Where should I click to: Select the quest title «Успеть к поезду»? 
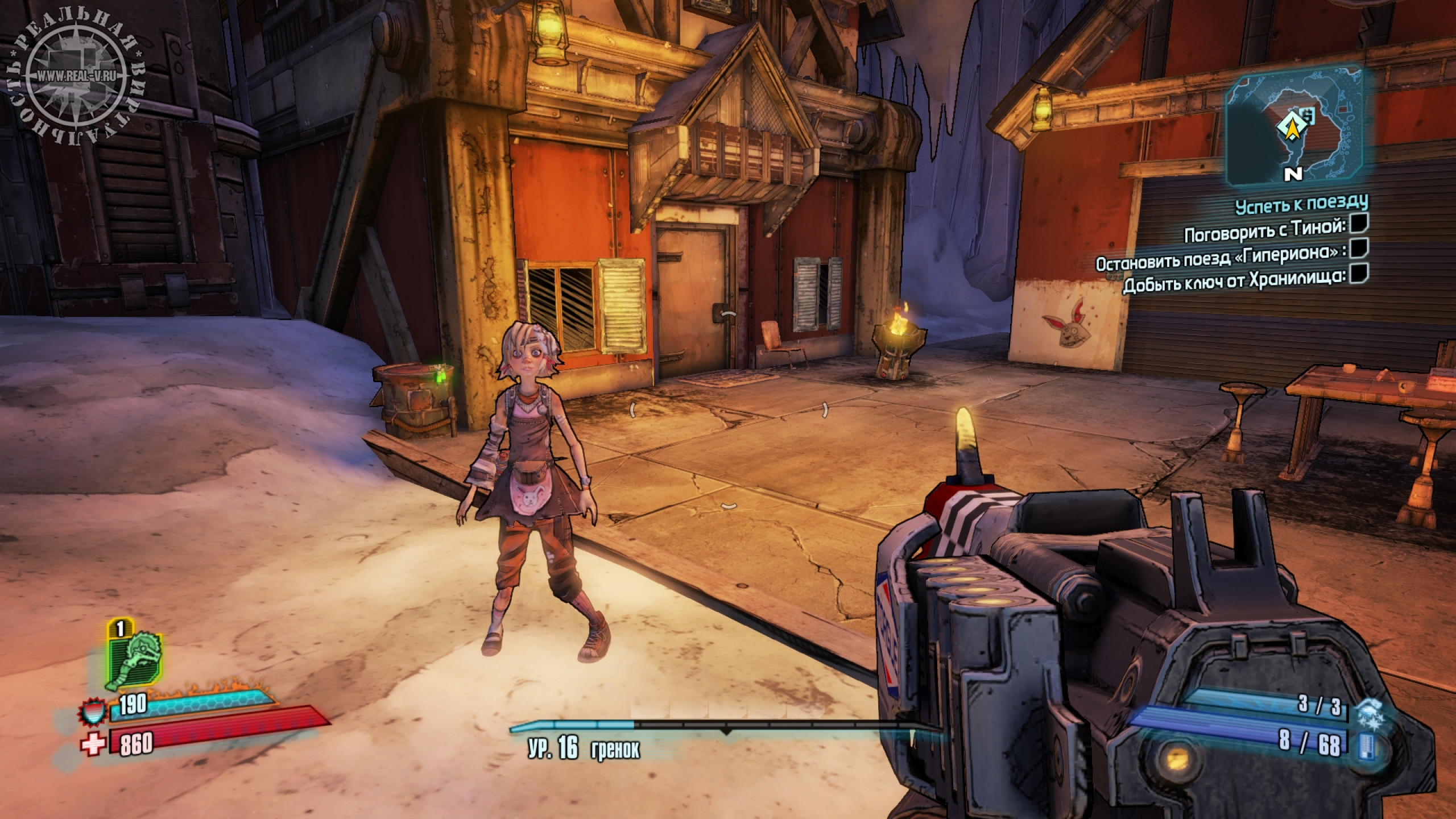[x=1301, y=203]
